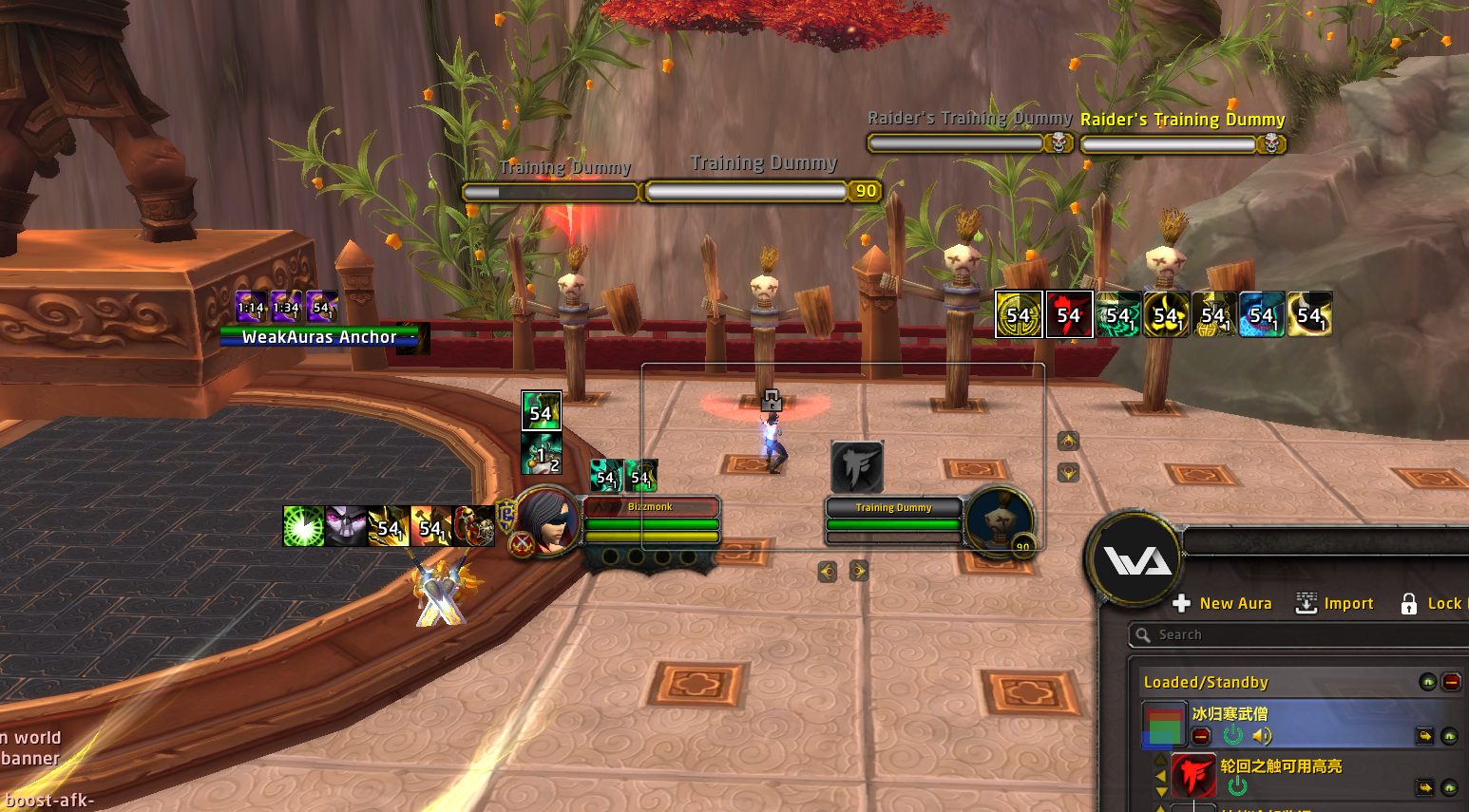
Task: Select the red 54 debuff icon above the dummies
Action: click(x=1069, y=314)
